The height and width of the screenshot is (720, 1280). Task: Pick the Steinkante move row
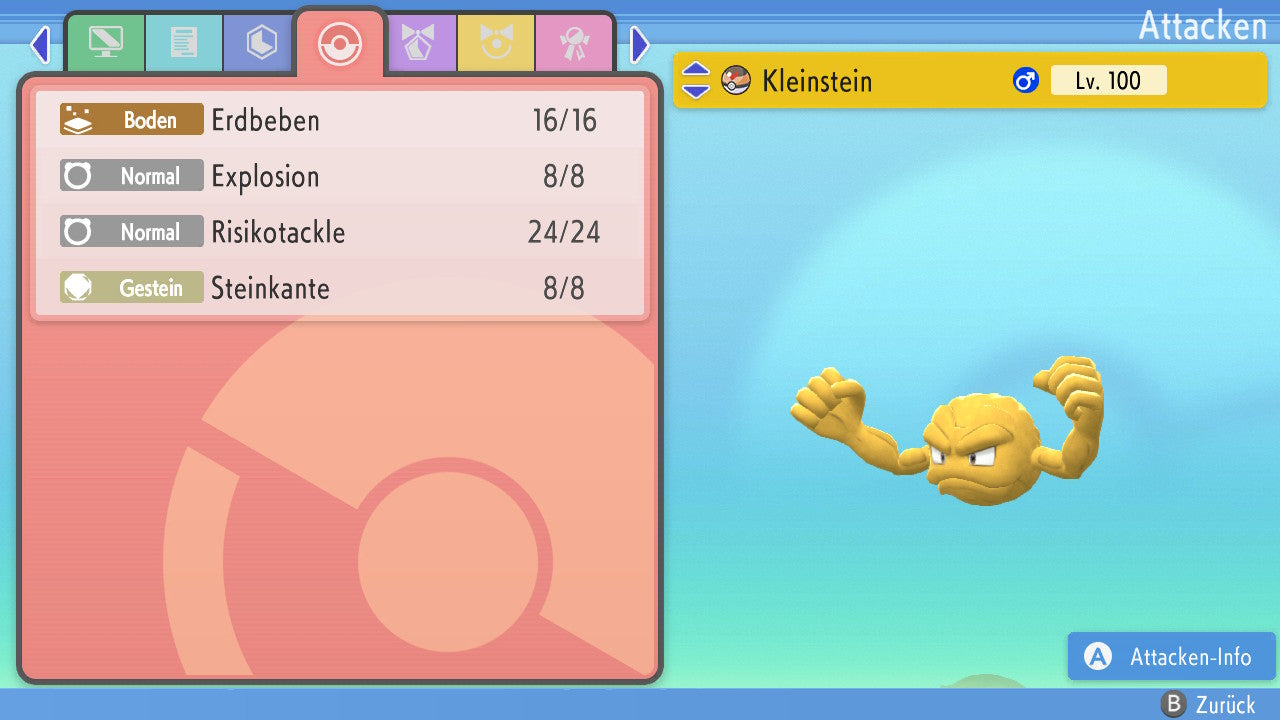coord(340,289)
